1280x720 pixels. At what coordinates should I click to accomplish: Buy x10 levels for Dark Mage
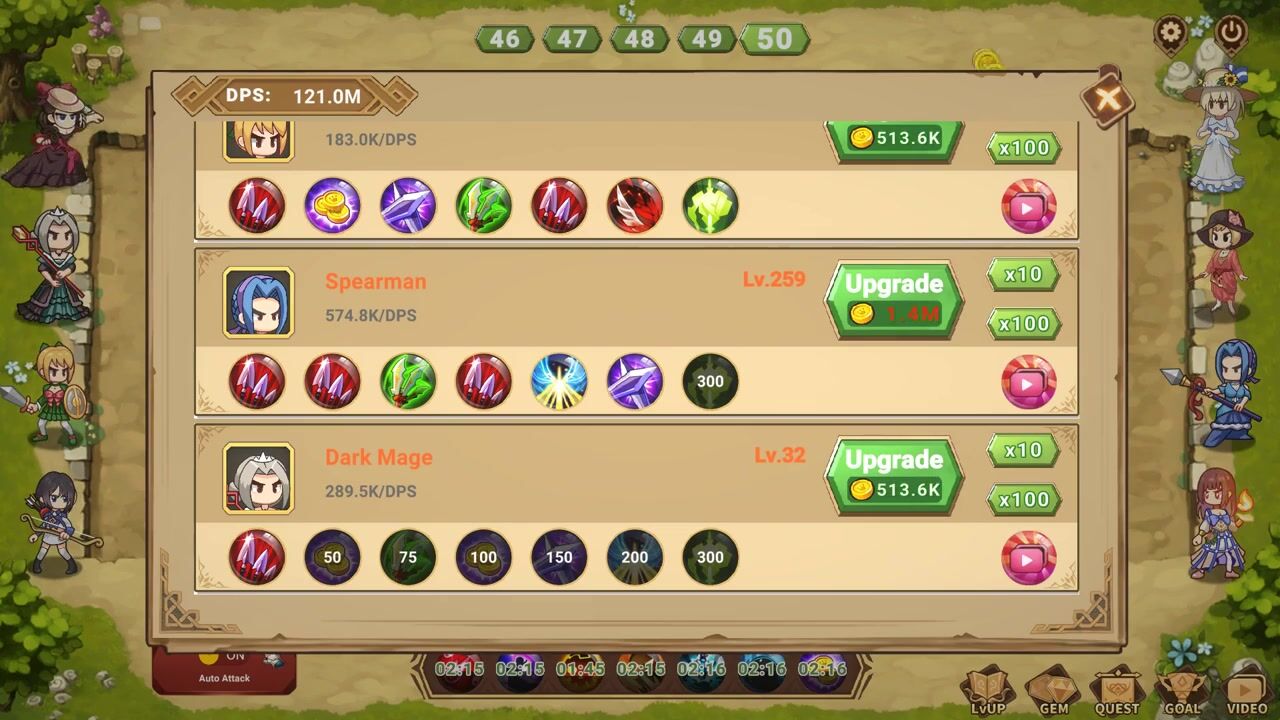1023,450
